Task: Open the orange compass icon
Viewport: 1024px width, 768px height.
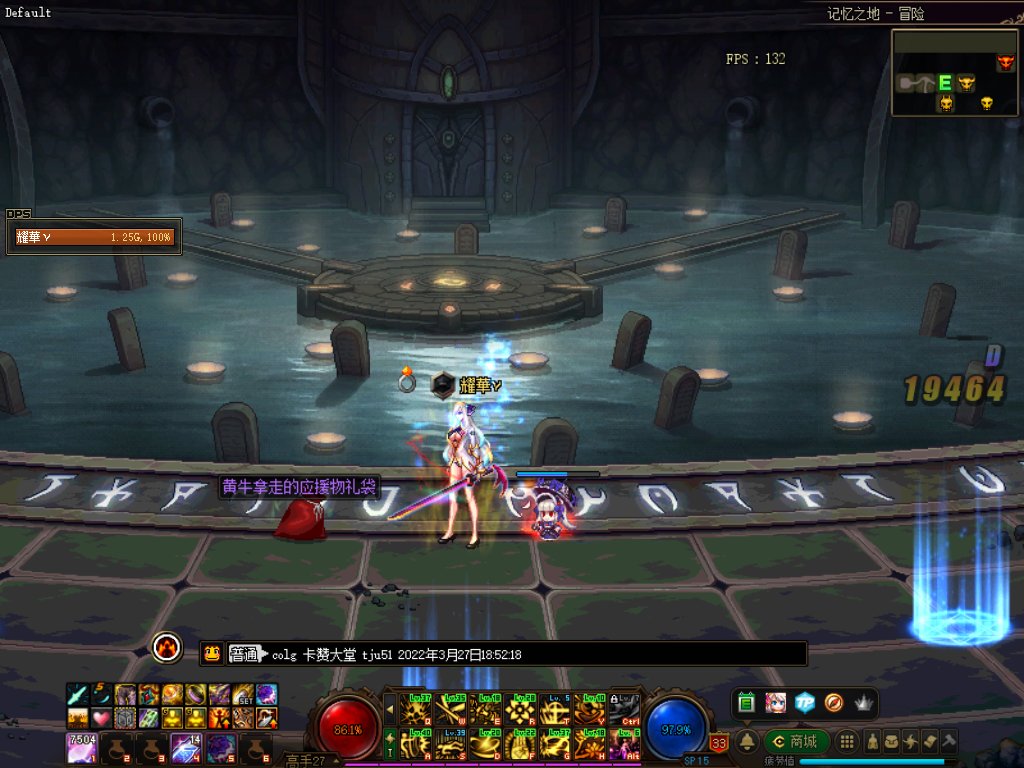Action: 834,703
